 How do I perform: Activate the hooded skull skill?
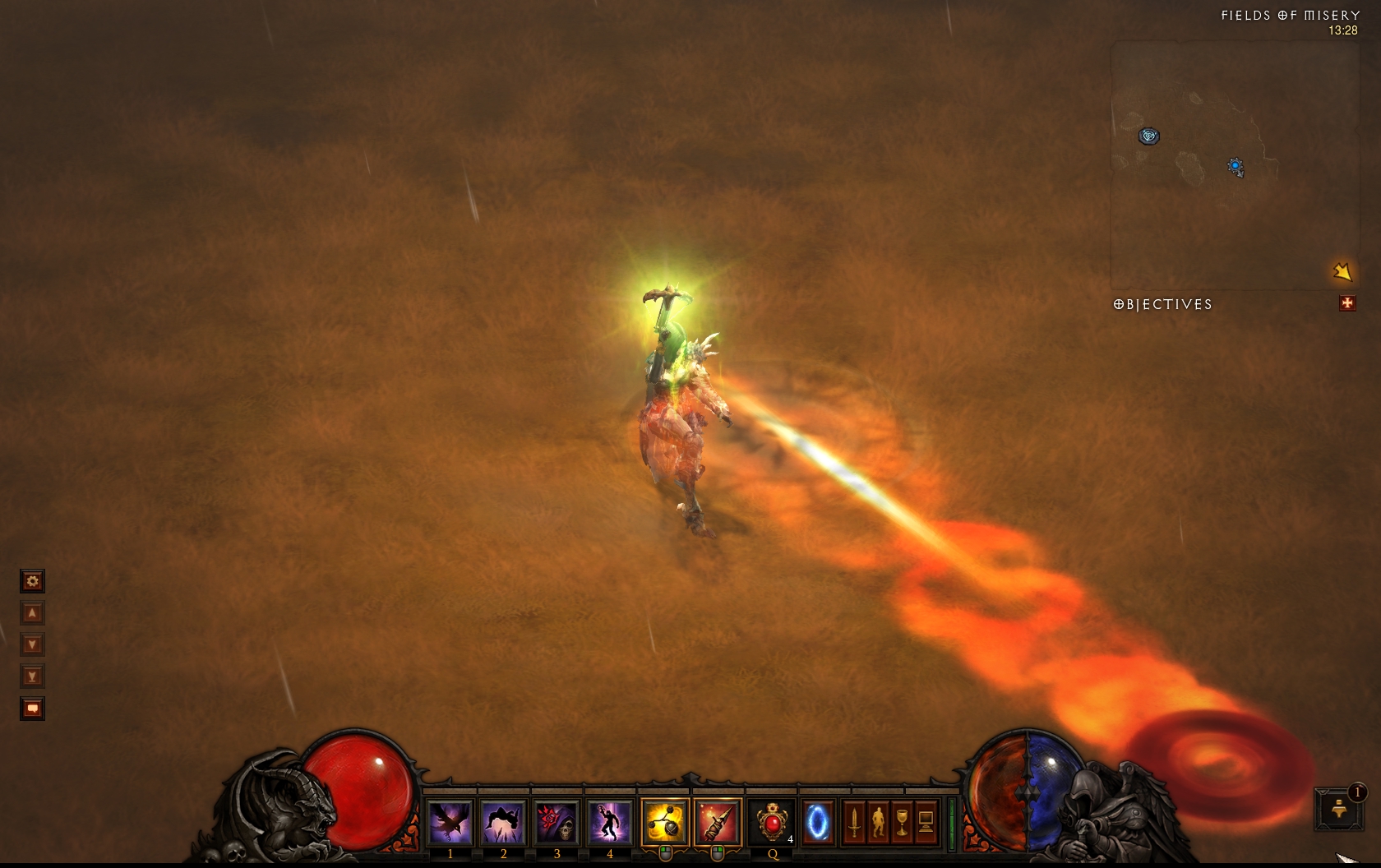tap(557, 821)
